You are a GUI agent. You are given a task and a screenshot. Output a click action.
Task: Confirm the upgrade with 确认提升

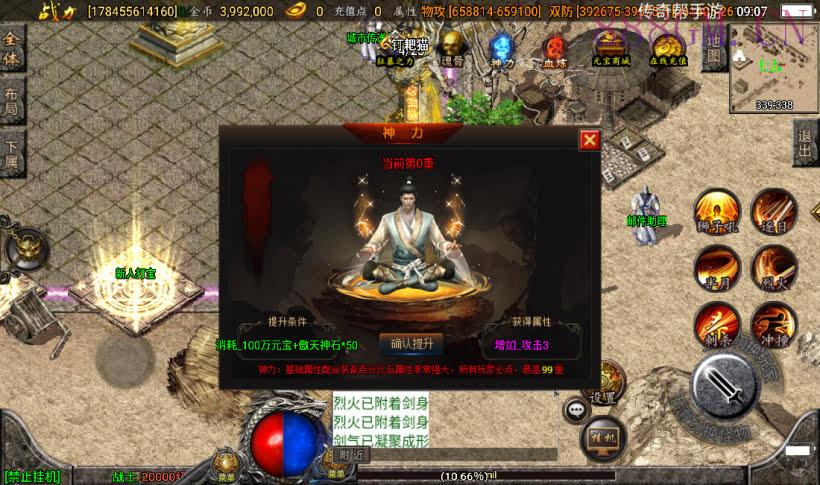(x=411, y=344)
